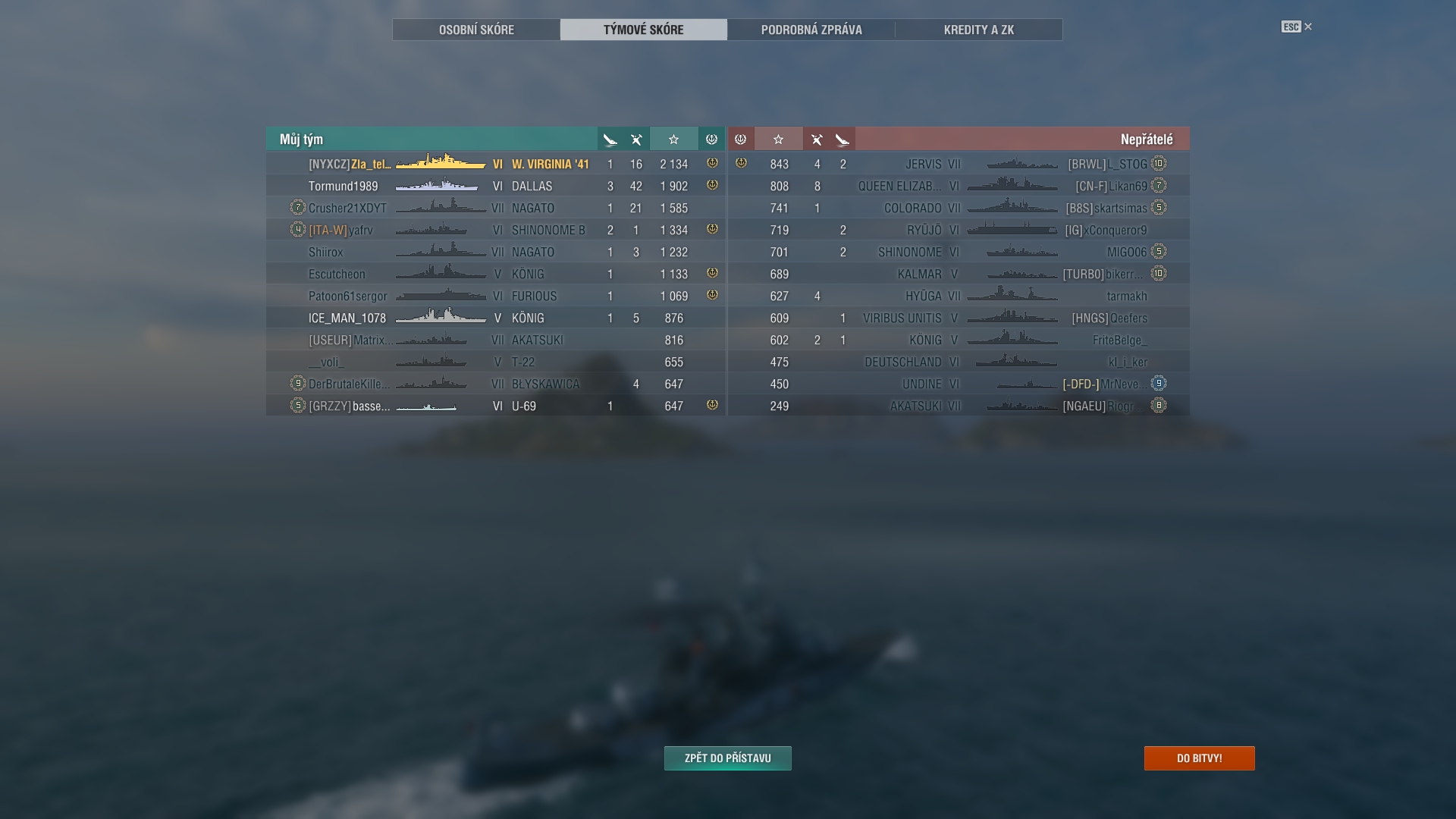Screen dimensions: 1456x819
Task: Choose Crusher21XDYT's Nagato row
Action: pos(496,208)
